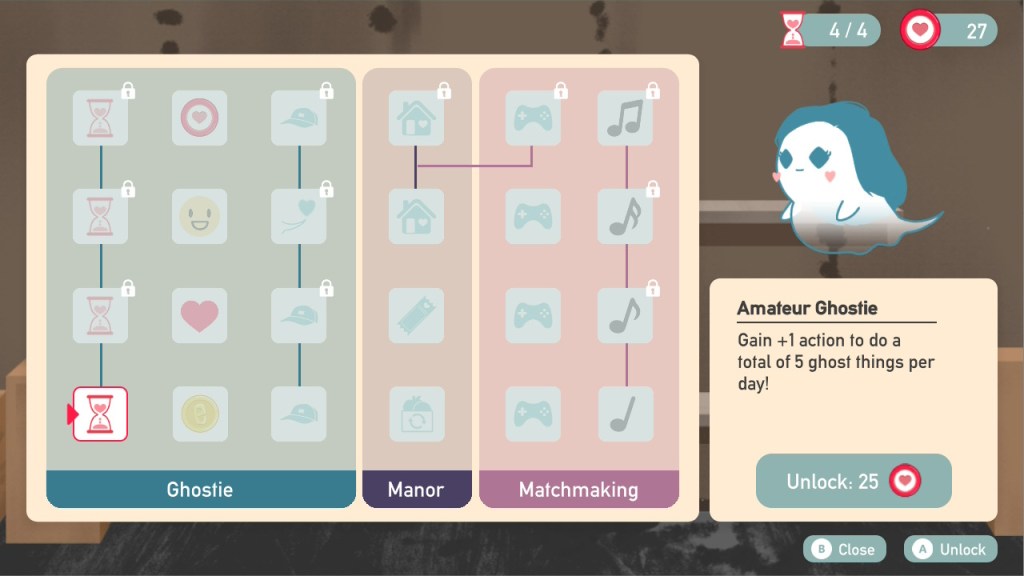Select the highlighted red hourglass skill
The width and height of the screenshot is (1024, 576).
coord(100,414)
